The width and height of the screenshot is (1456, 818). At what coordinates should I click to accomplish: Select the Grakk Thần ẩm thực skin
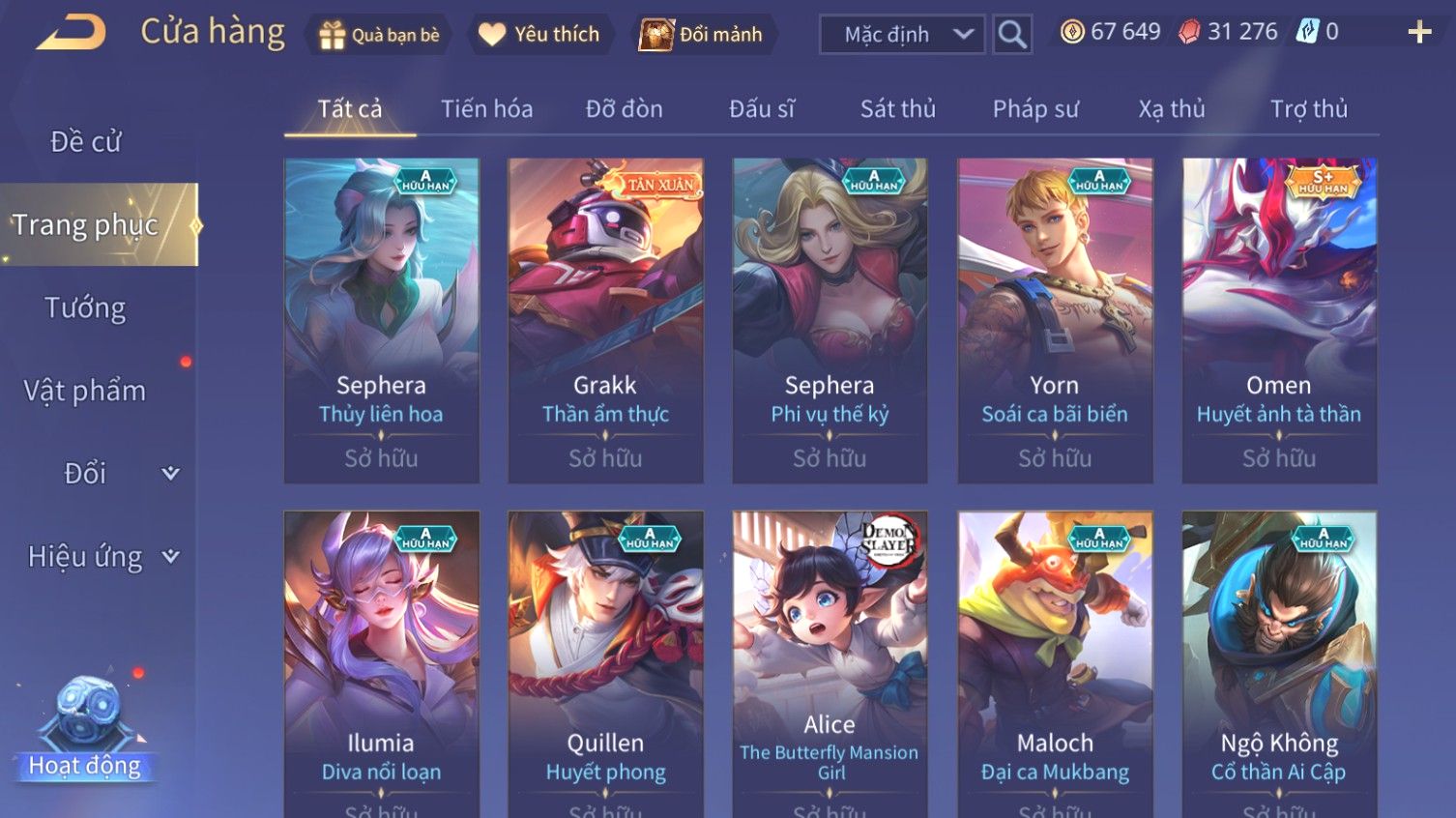(x=605, y=320)
